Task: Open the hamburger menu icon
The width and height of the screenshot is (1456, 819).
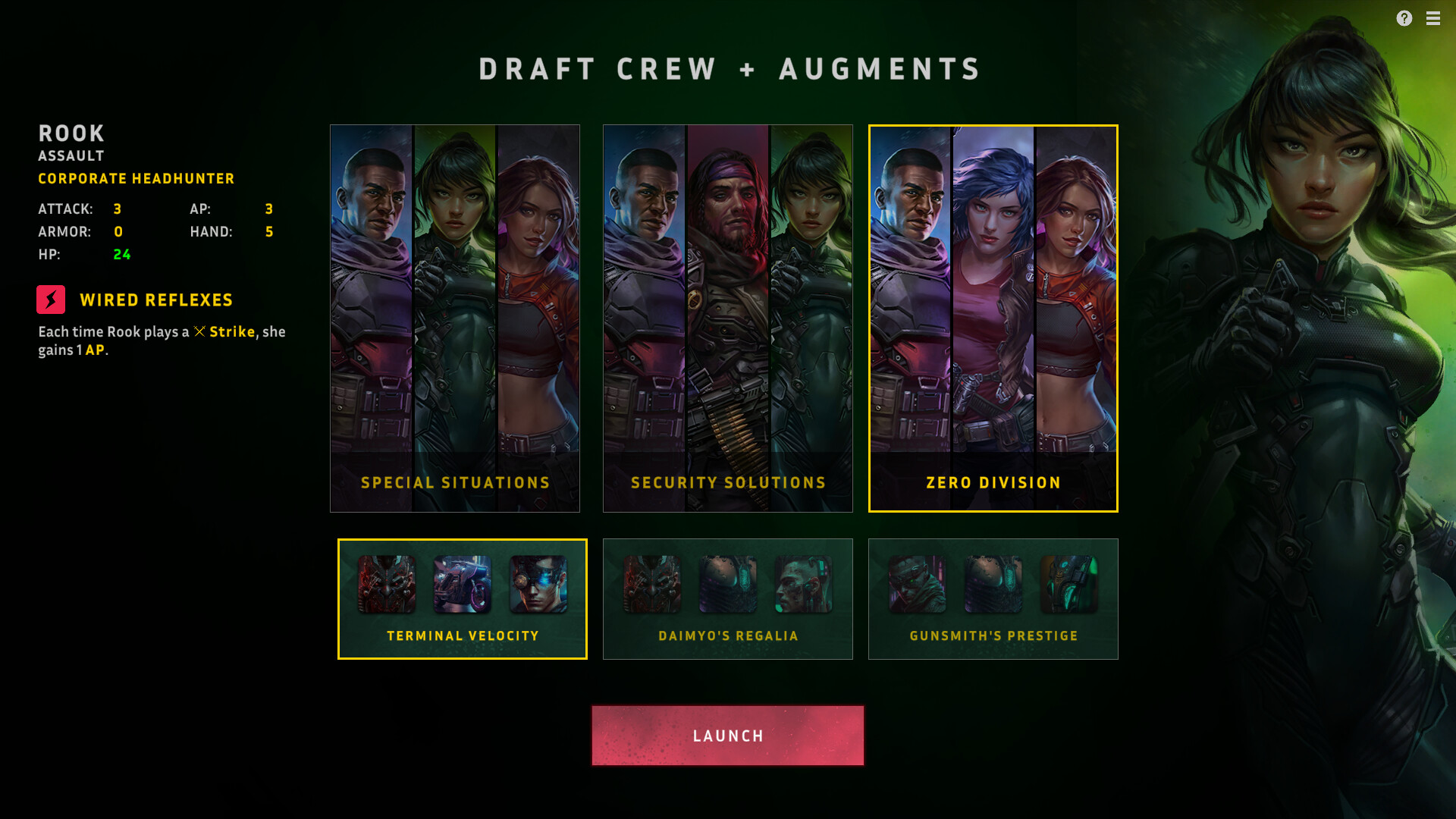Action: pyautogui.click(x=1434, y=19)
